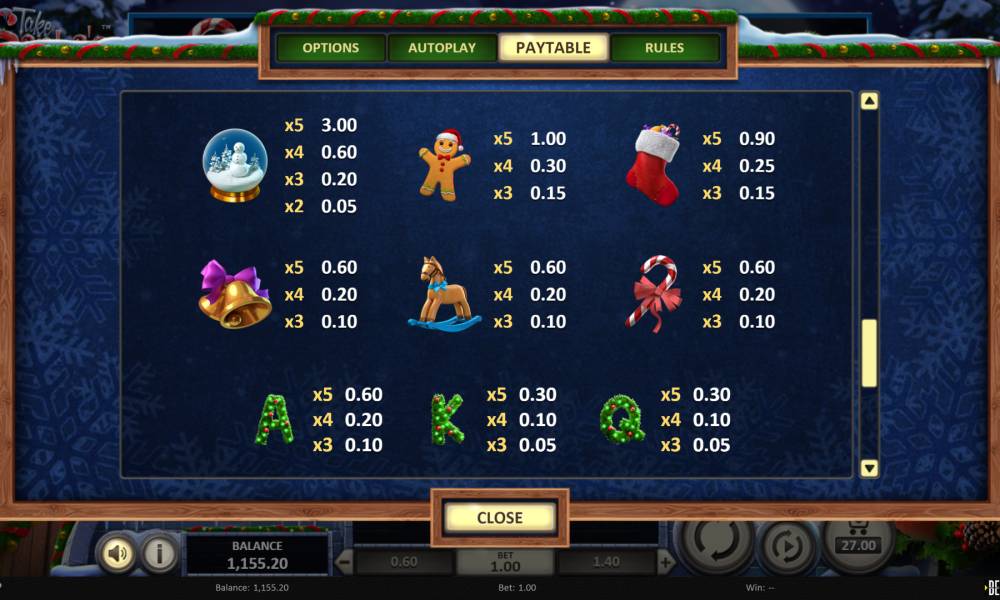Select the Paytable tab
Viewport: 1000px width, 600px height.
[x=553, y=48]
